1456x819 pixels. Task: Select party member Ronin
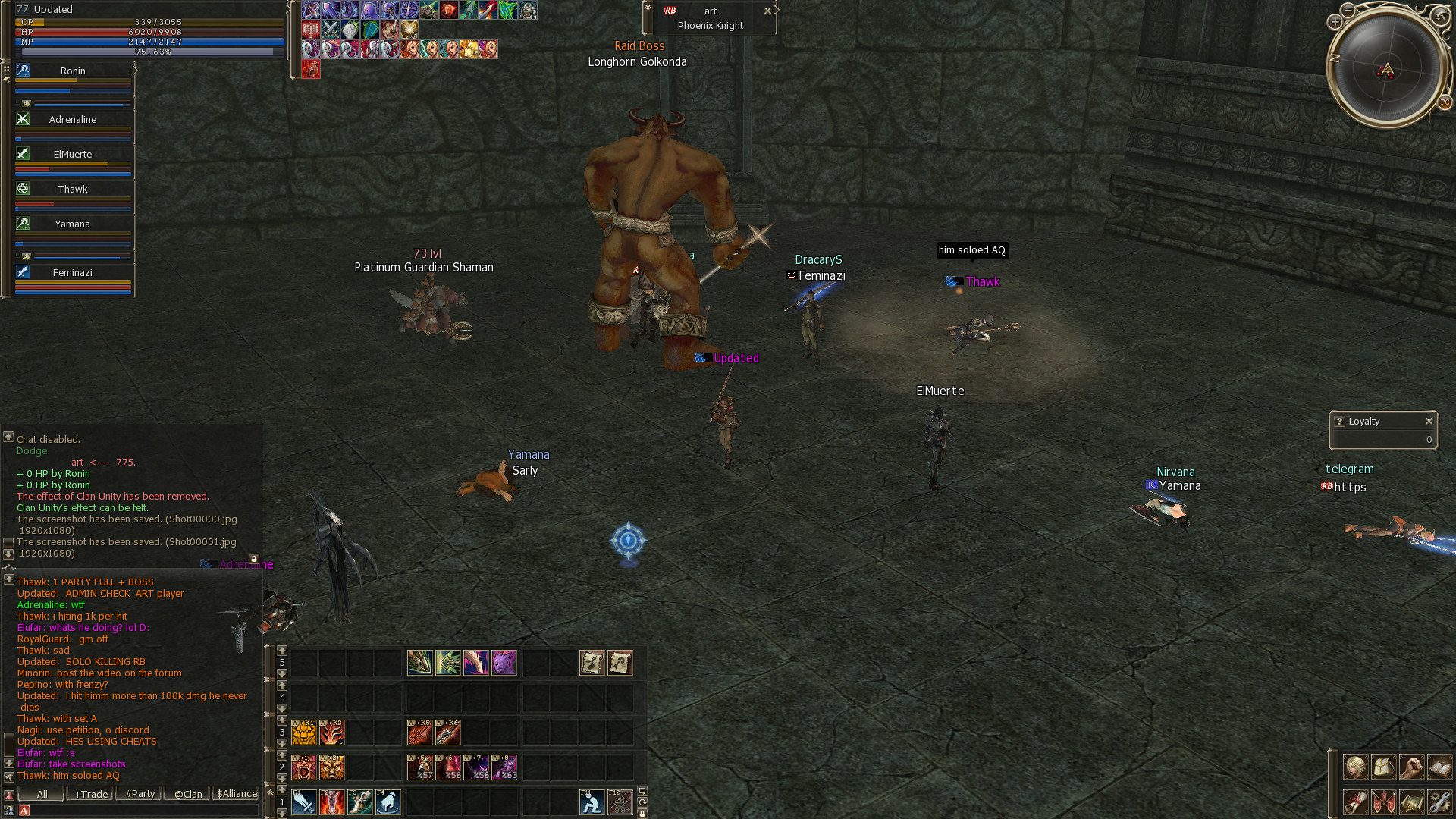coord(73,71)
